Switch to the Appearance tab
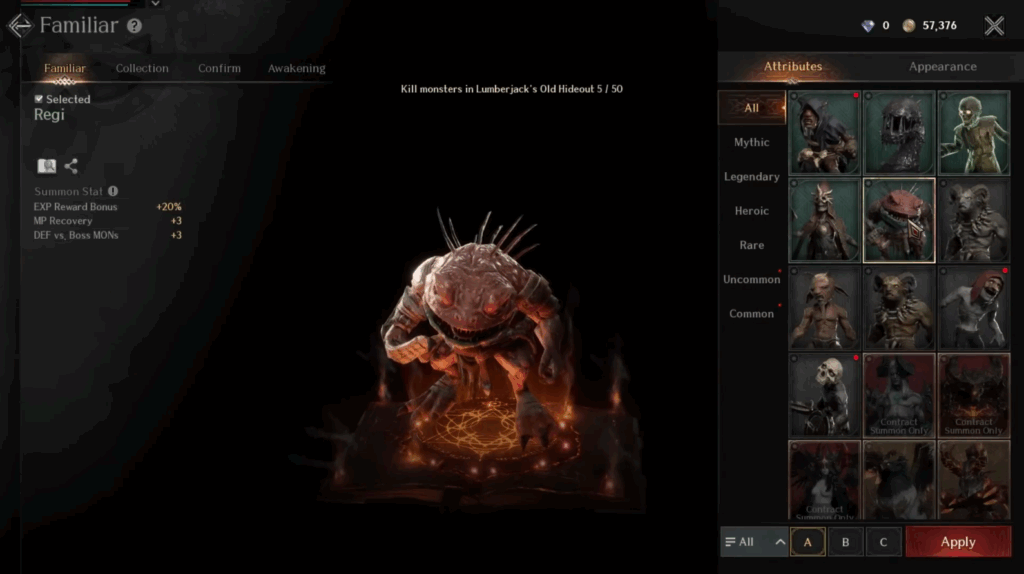 942,67
